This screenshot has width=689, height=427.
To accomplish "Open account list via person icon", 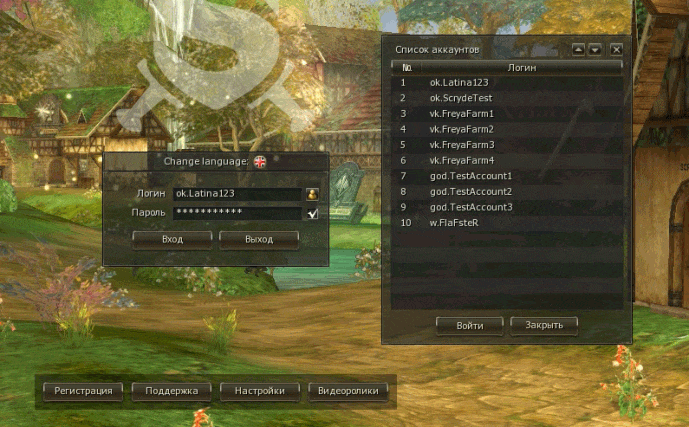I will click(313, 194).
